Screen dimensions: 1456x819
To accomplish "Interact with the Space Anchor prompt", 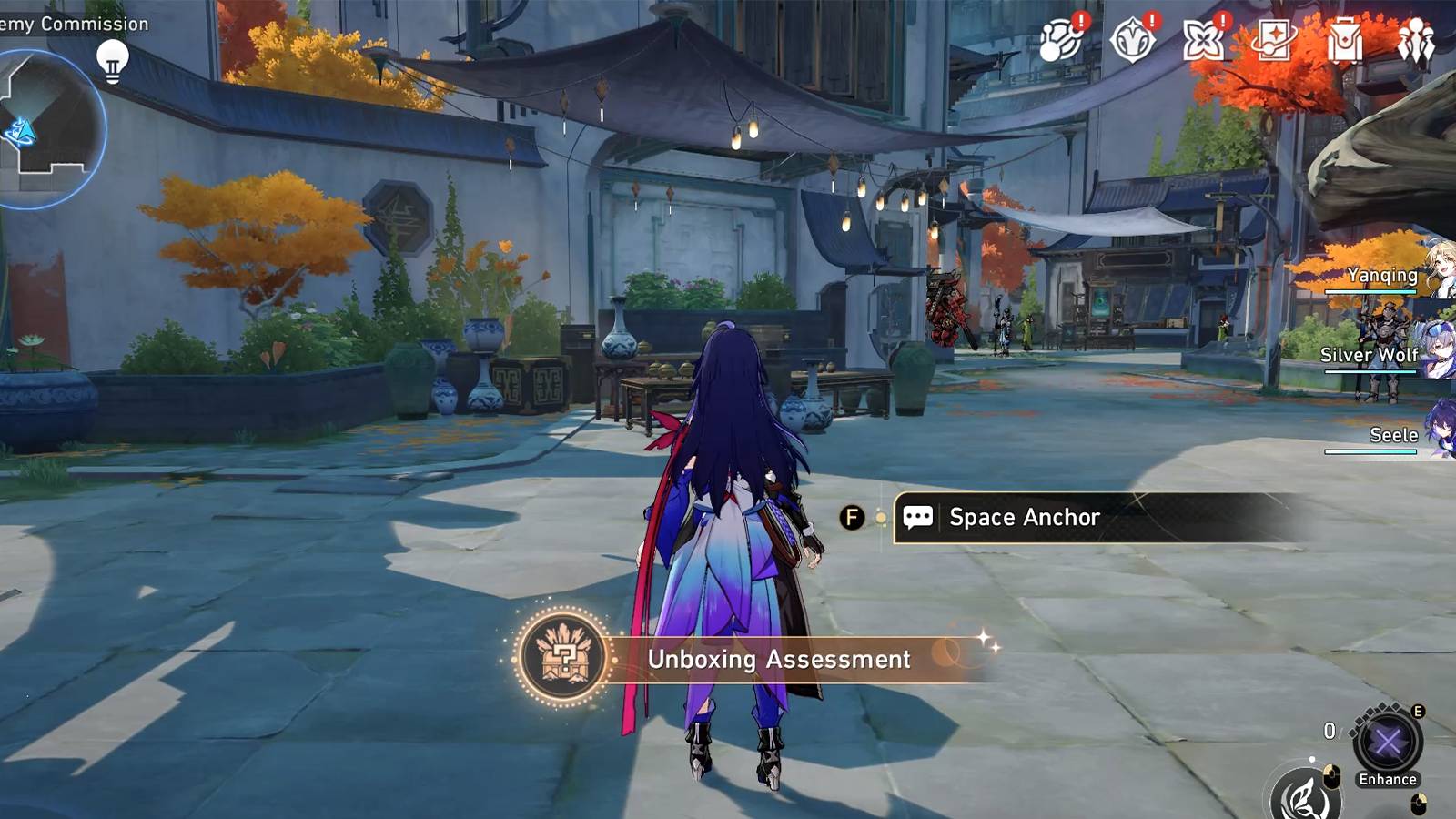I will point(1025,518).
